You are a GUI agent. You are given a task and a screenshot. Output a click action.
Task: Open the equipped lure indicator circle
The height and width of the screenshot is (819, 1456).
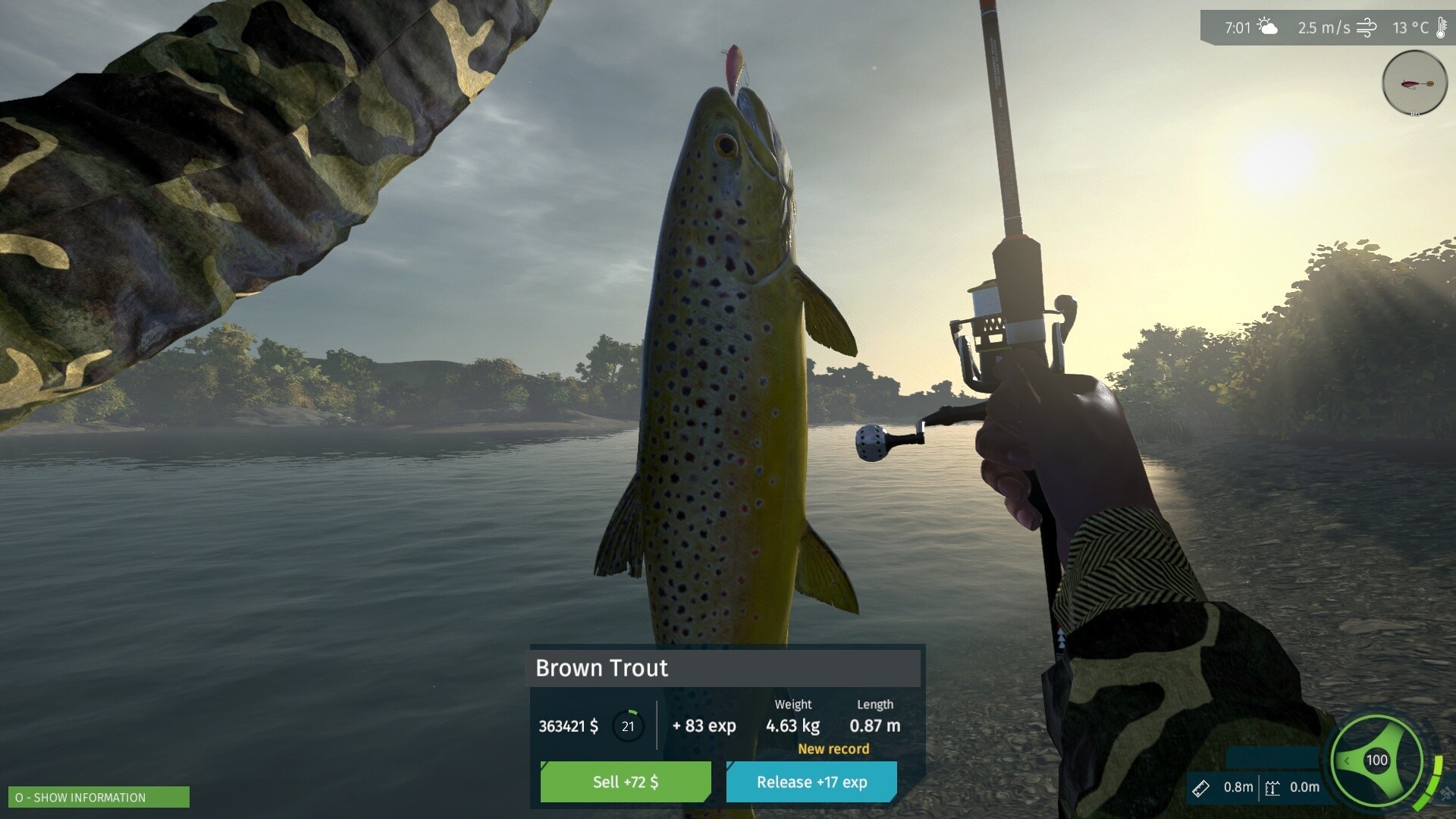point(1414,83)
